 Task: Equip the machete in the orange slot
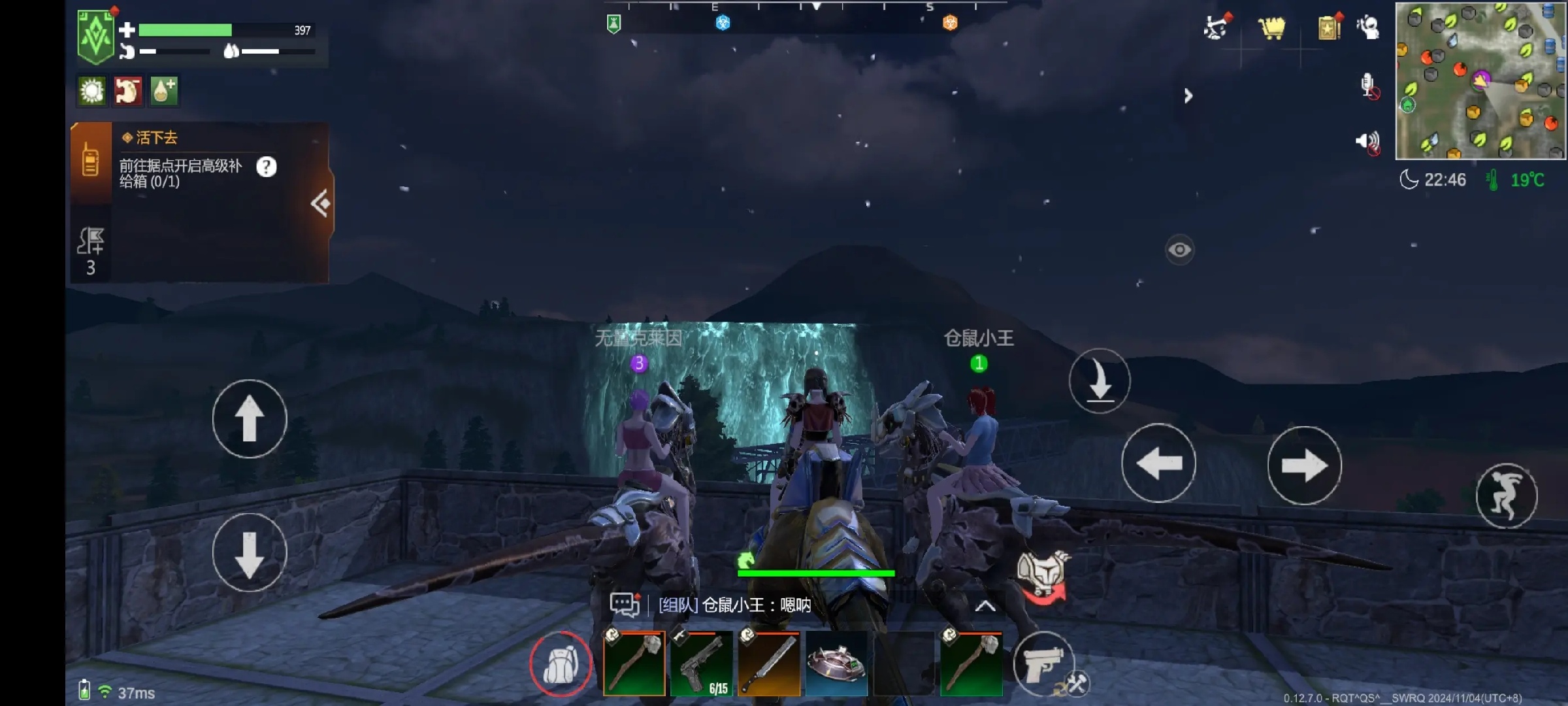769,664
